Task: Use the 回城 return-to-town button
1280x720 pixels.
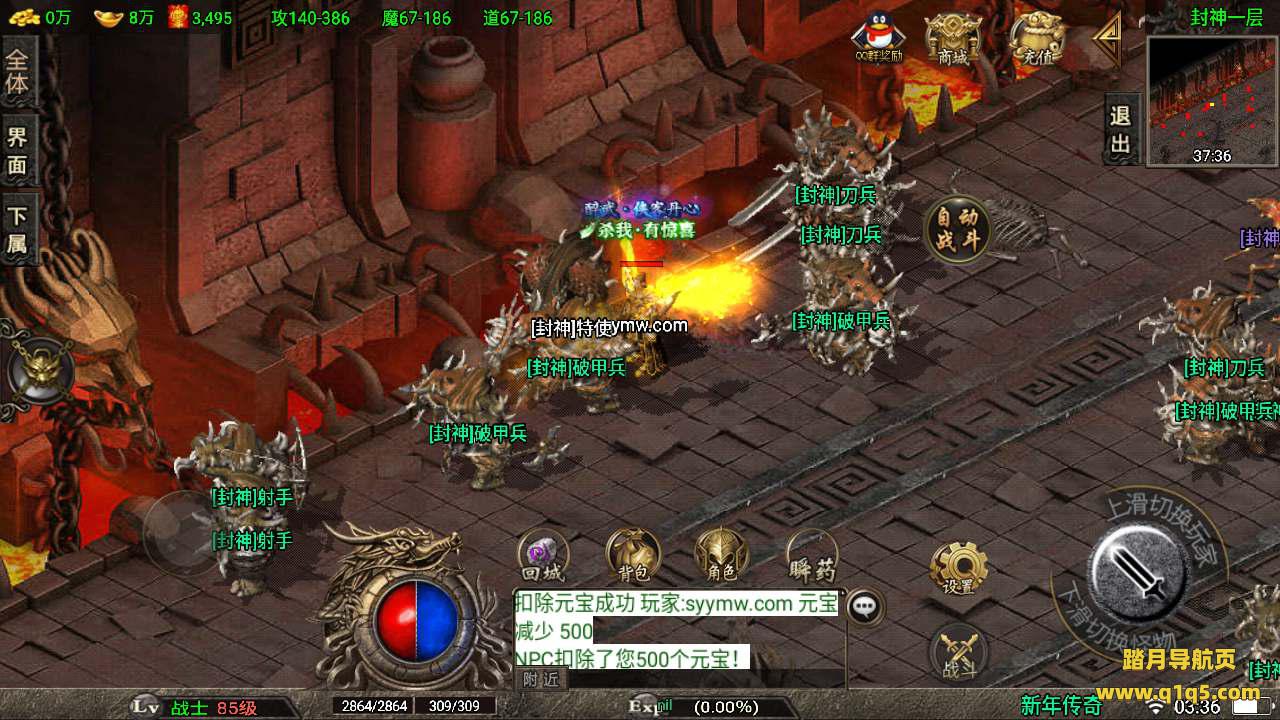Action: pos(543,556)
